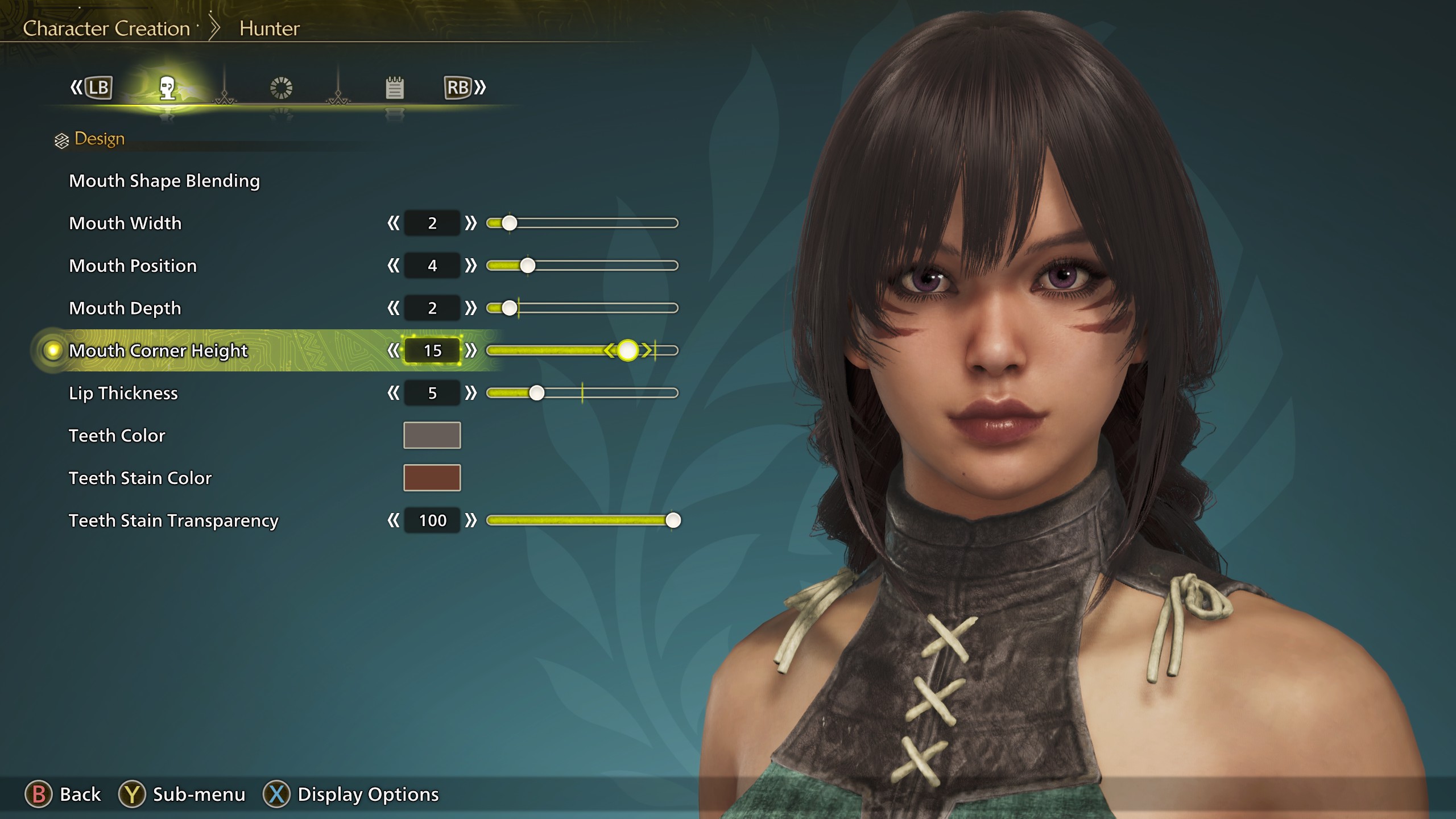This screenshot has height=819, width=1456.
Task: Open Mouth Shape Blending option
Action: click(164, 181)
